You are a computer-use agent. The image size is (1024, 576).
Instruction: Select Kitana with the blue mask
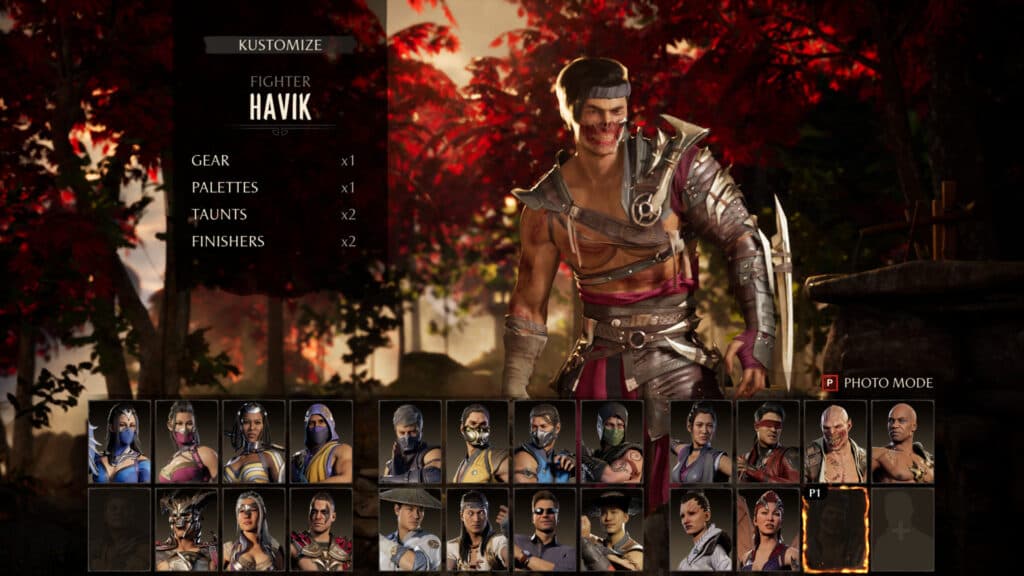(119, 442)
